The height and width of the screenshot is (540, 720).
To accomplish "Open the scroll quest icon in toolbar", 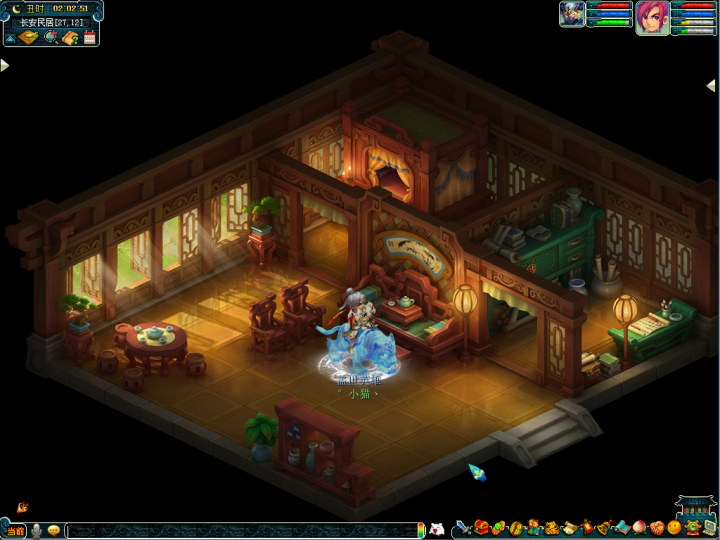I will pos(570,527).
